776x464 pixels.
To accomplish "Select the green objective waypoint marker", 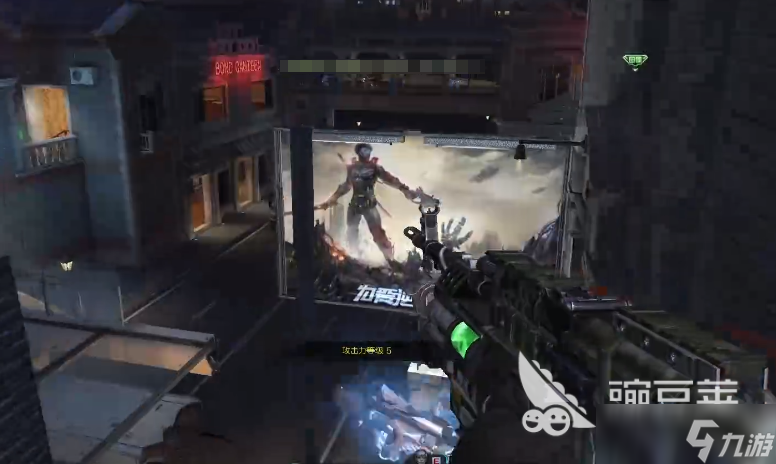I will 634,62.
